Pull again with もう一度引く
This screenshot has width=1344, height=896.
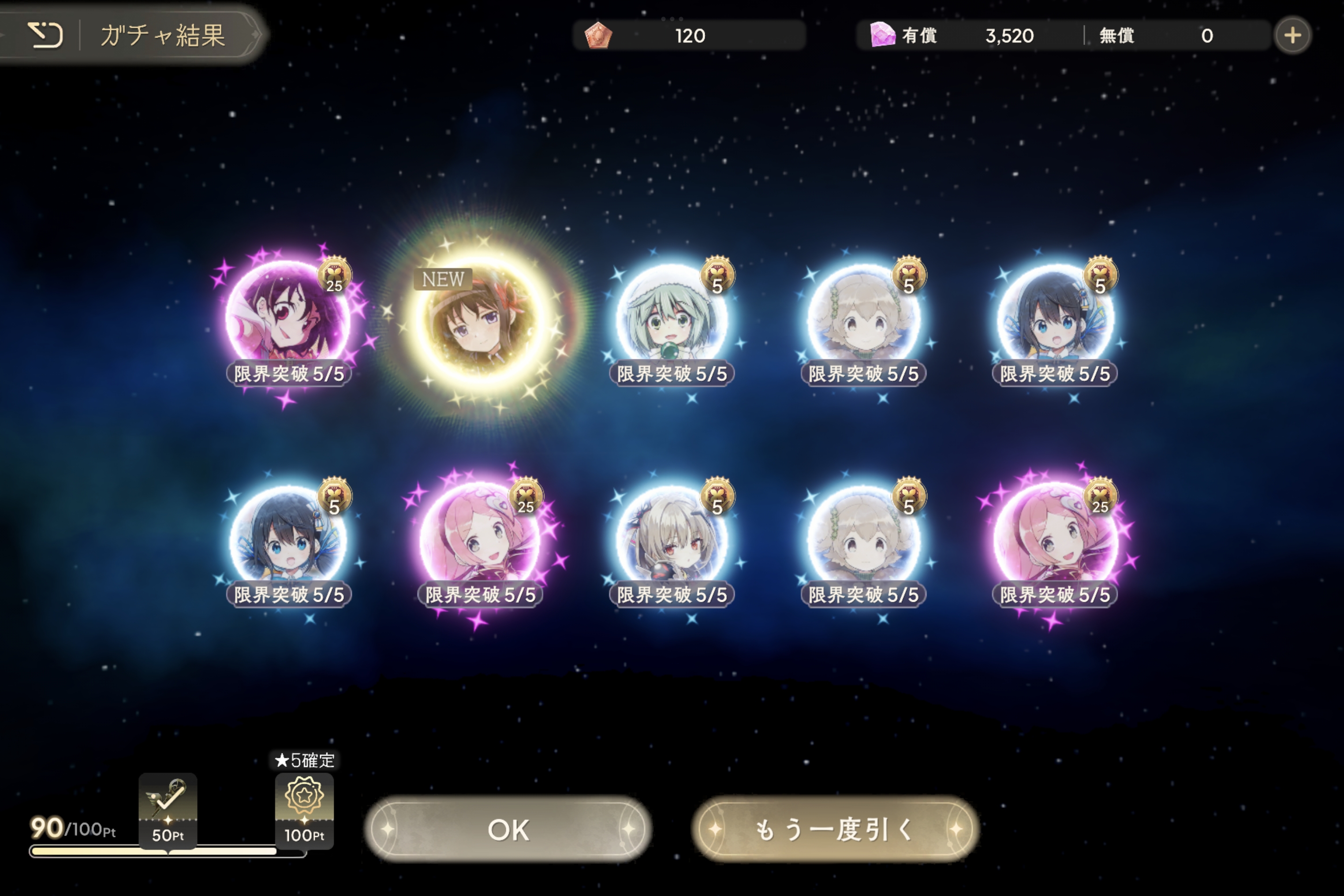coord(835,829)
